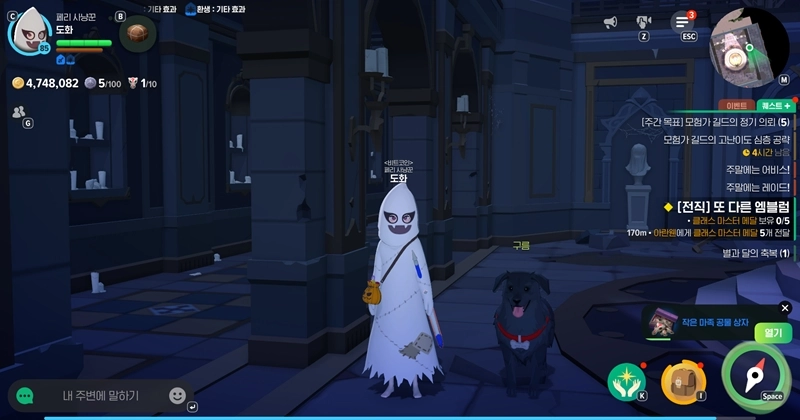Switch to the 퀘스트 tab
Image resolution: width=800 pixels, height=420 pixels.
[x=774, y=105]
